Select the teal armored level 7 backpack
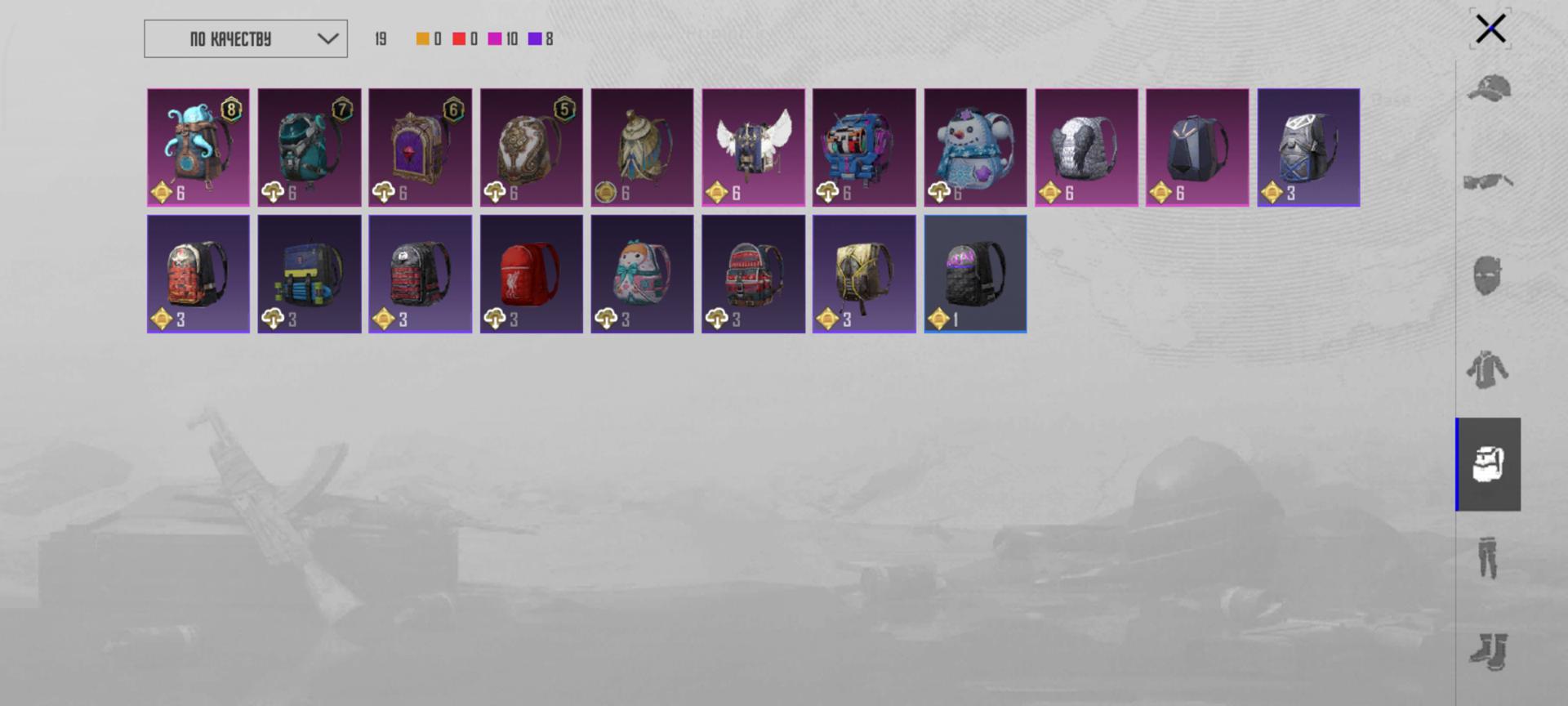The width and height of the screenshot is (1568, 706). click(310, 147)
